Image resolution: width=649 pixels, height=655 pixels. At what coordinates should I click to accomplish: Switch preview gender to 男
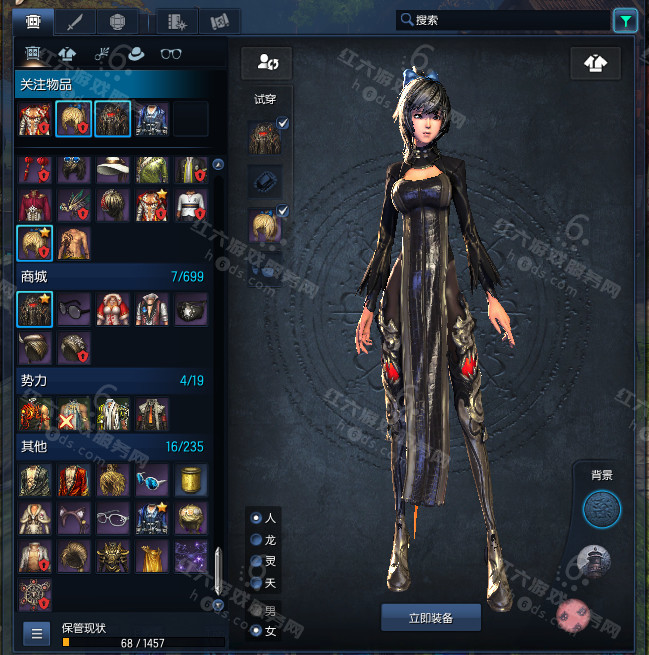pyautogui.click(x=257, y=609)
